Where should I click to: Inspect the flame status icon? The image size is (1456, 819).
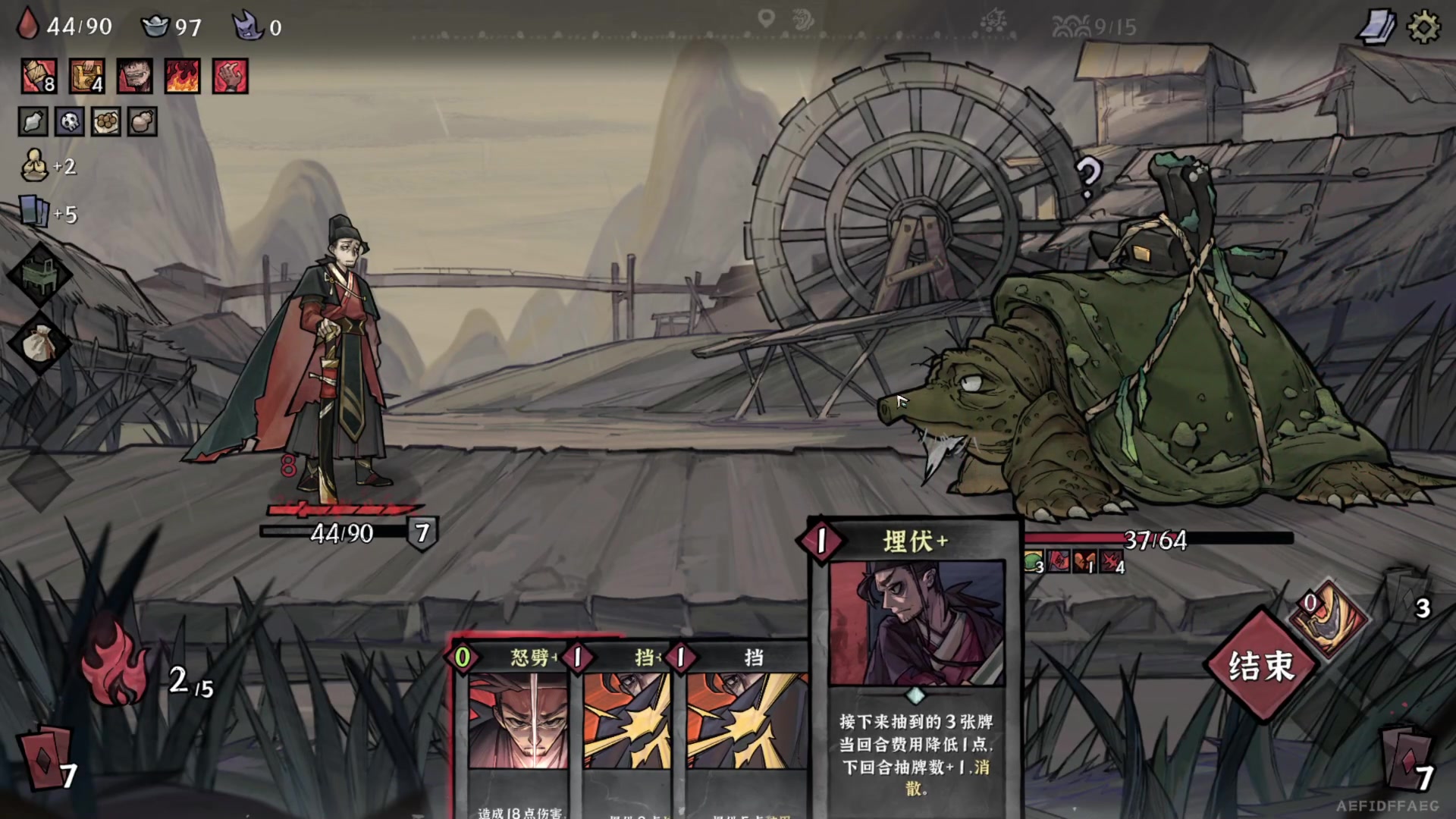(x=182, y=77)
